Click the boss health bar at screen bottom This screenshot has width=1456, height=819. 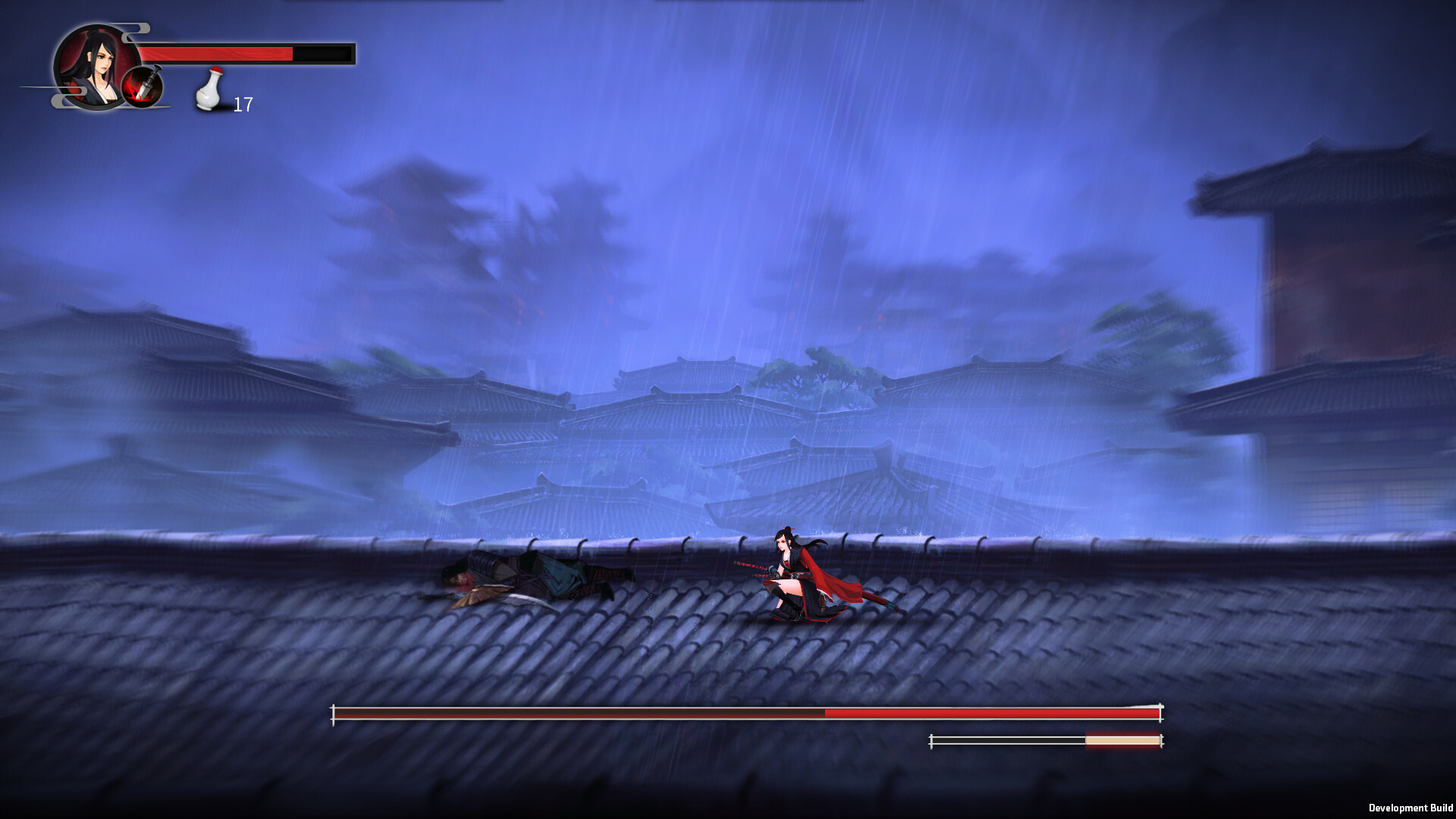pyautogui.click(x=747, y=711)
